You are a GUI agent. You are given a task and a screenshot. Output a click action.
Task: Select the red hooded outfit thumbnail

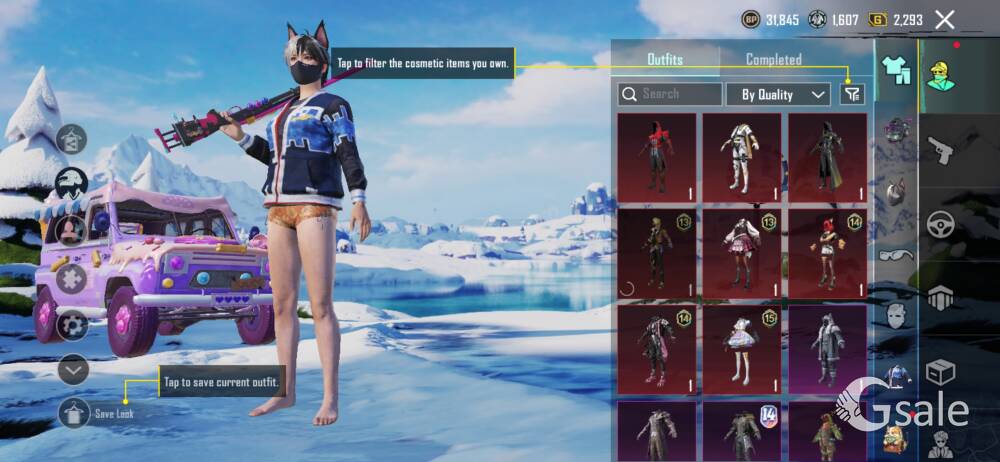(656, 157)
